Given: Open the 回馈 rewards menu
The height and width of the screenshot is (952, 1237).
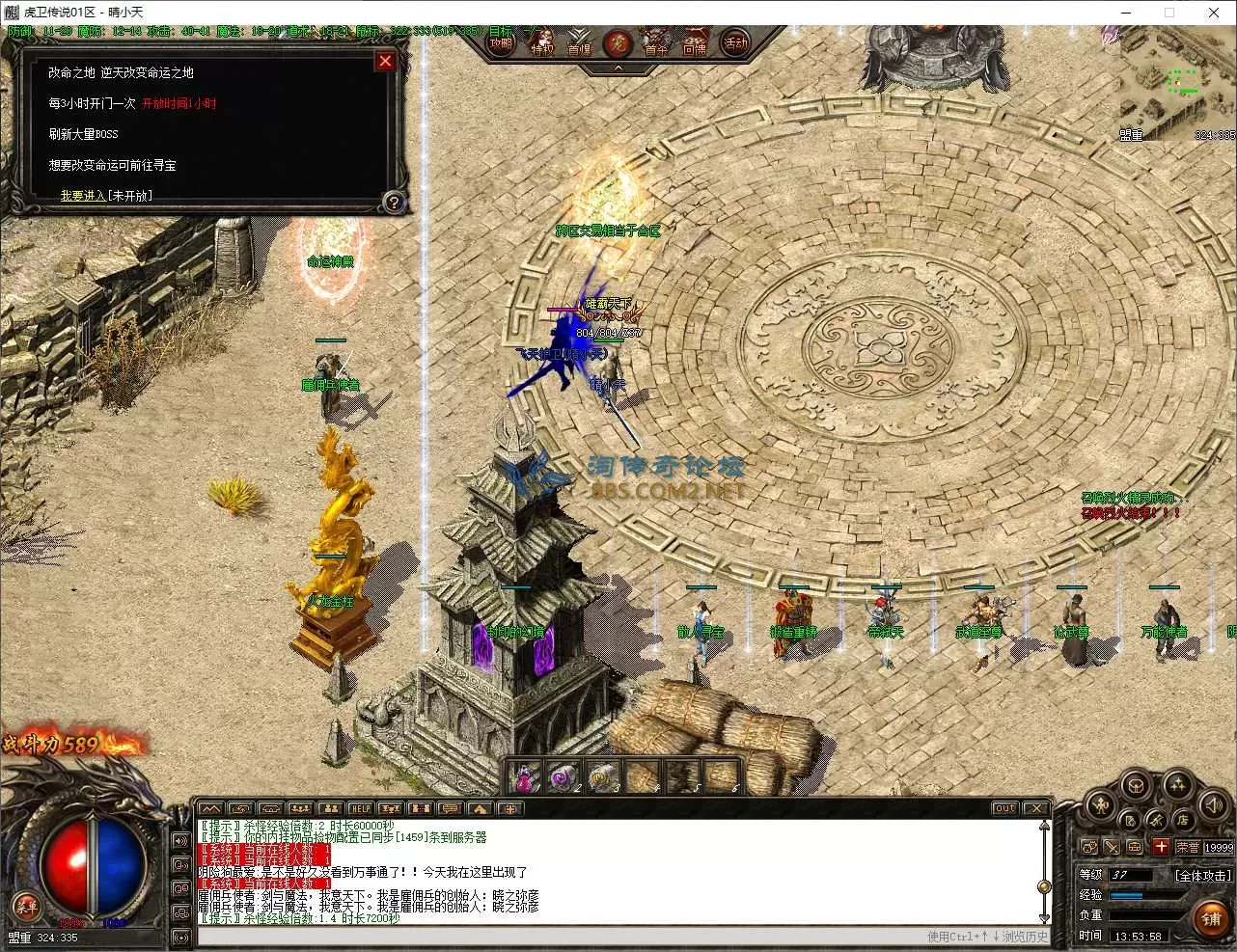Looking at the screenshot, I should [x=695, y=44].
